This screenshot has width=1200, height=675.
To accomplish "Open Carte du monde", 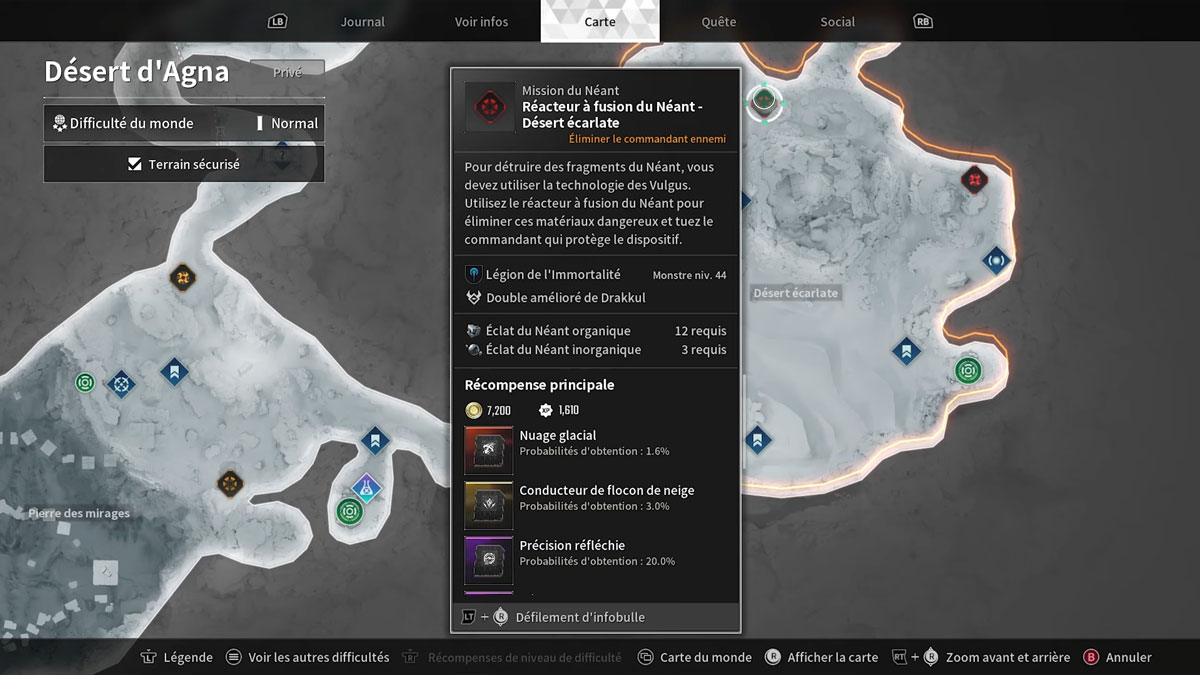I will (x=695, y=657).
